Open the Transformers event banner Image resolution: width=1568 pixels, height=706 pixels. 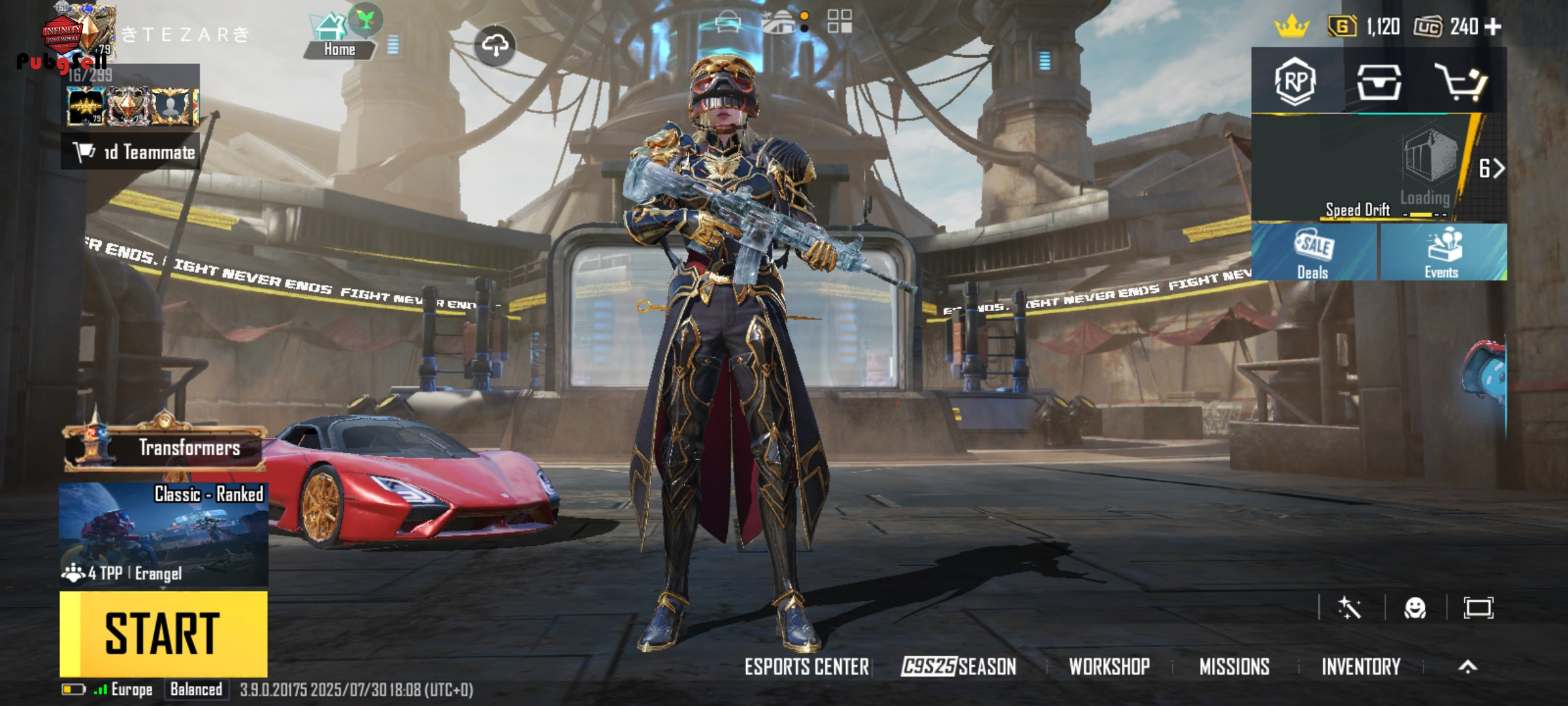165,448
